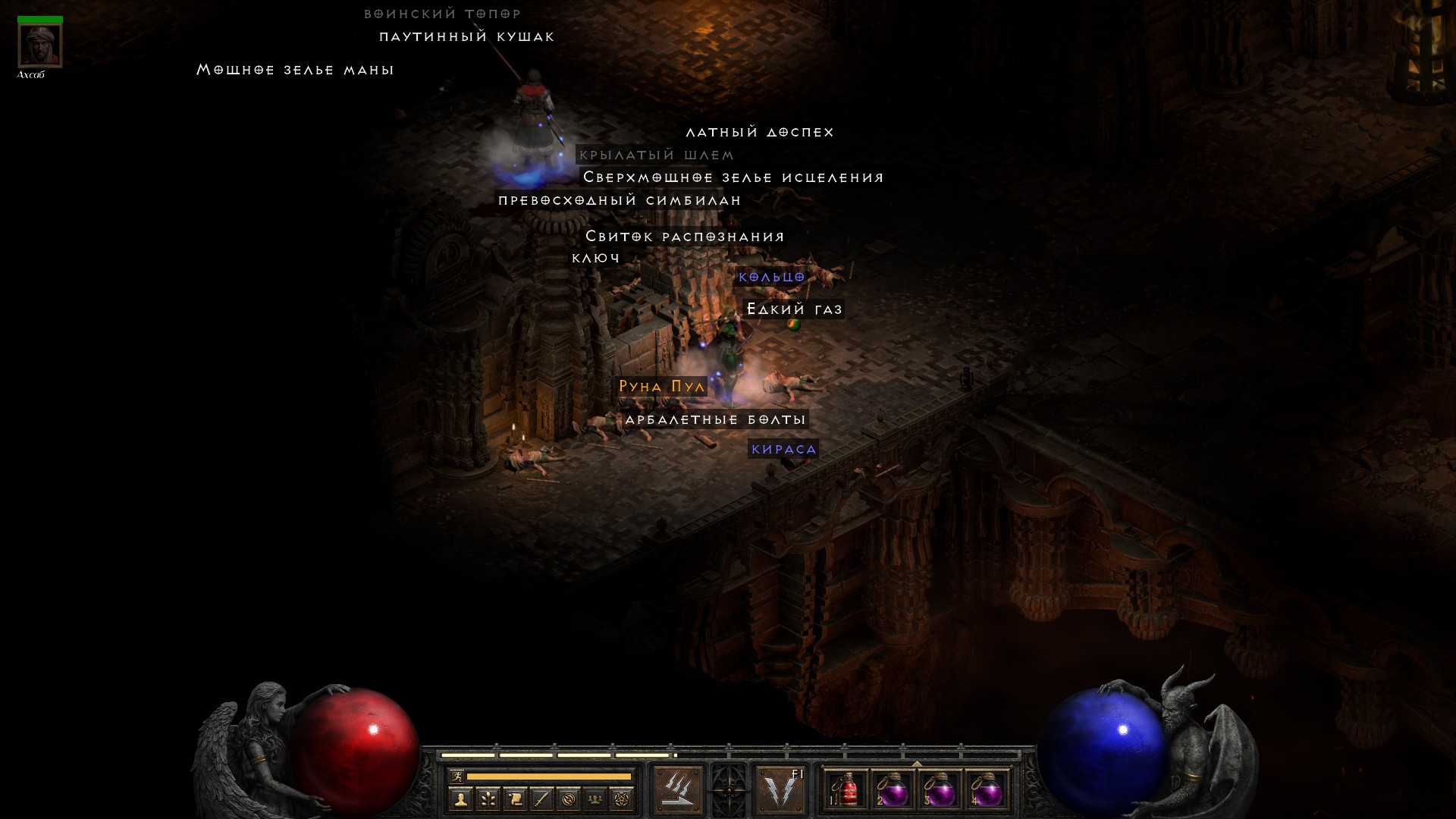The image size is (1456, 819).
Task: Select the right-click lightning skill marked F1
Action: (780, 789)
